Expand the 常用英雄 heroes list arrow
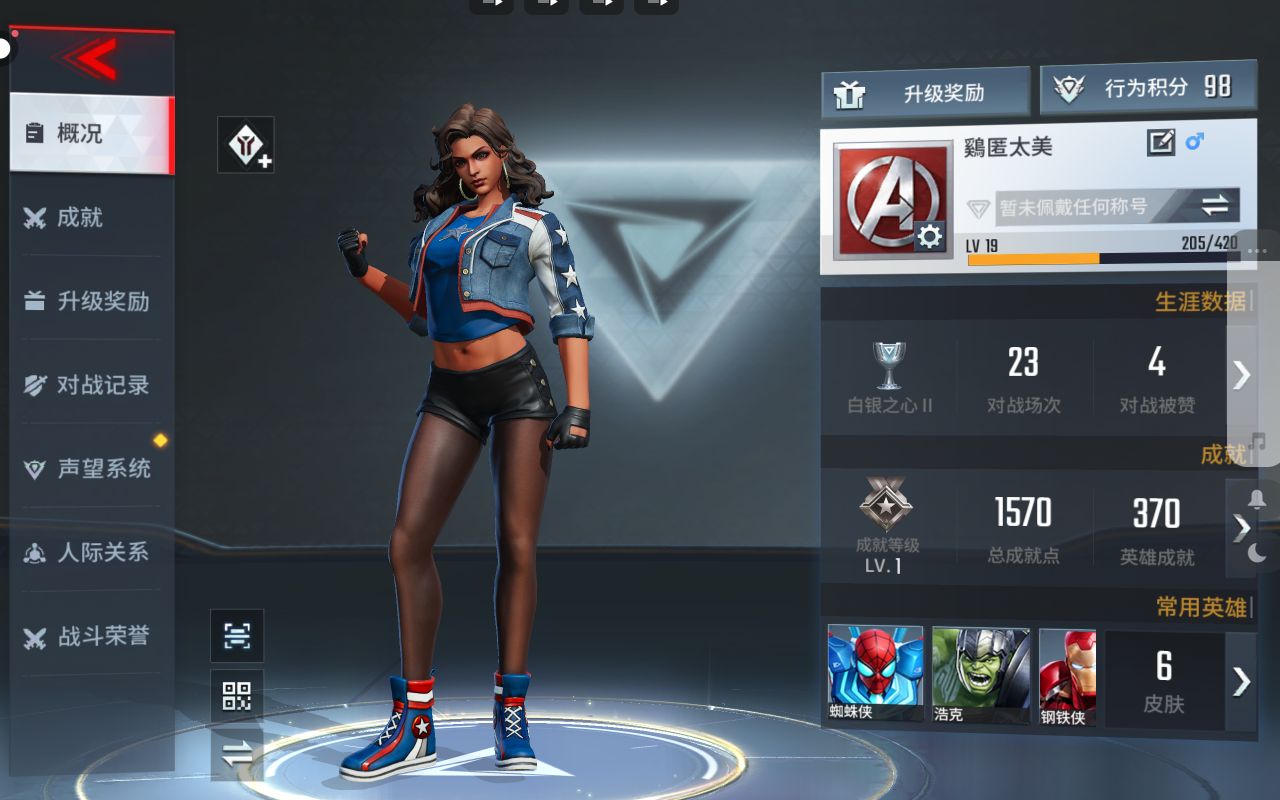 (x=1241, y=681)
